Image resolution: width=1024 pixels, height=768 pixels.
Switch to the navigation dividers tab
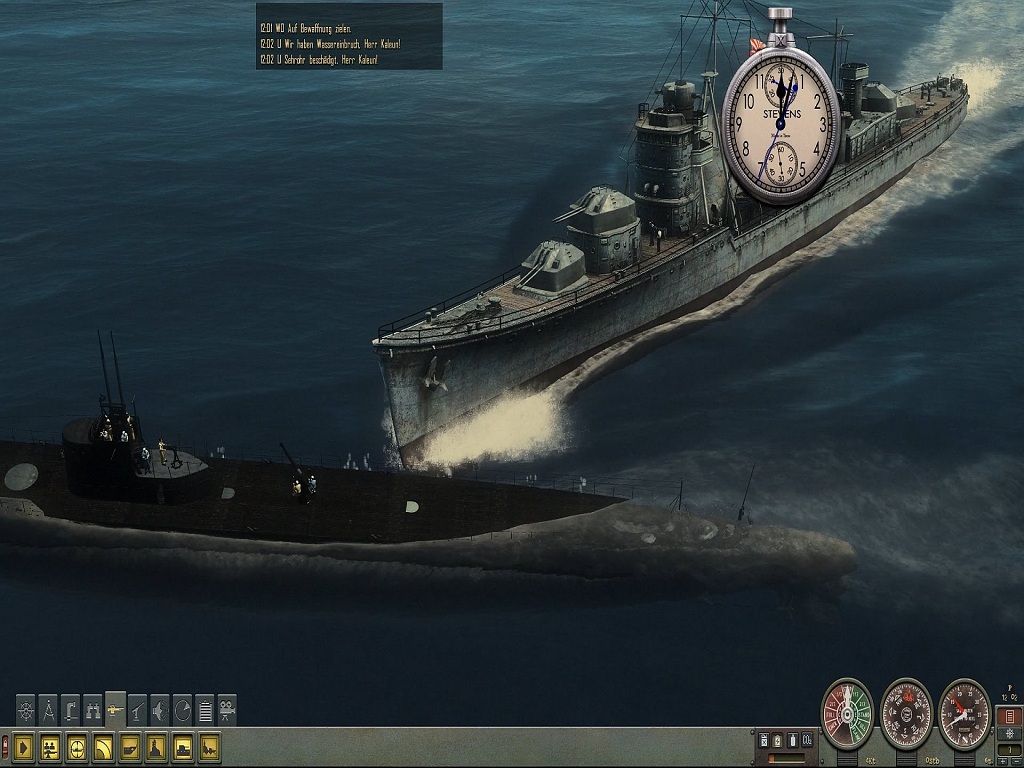[48, 710]
